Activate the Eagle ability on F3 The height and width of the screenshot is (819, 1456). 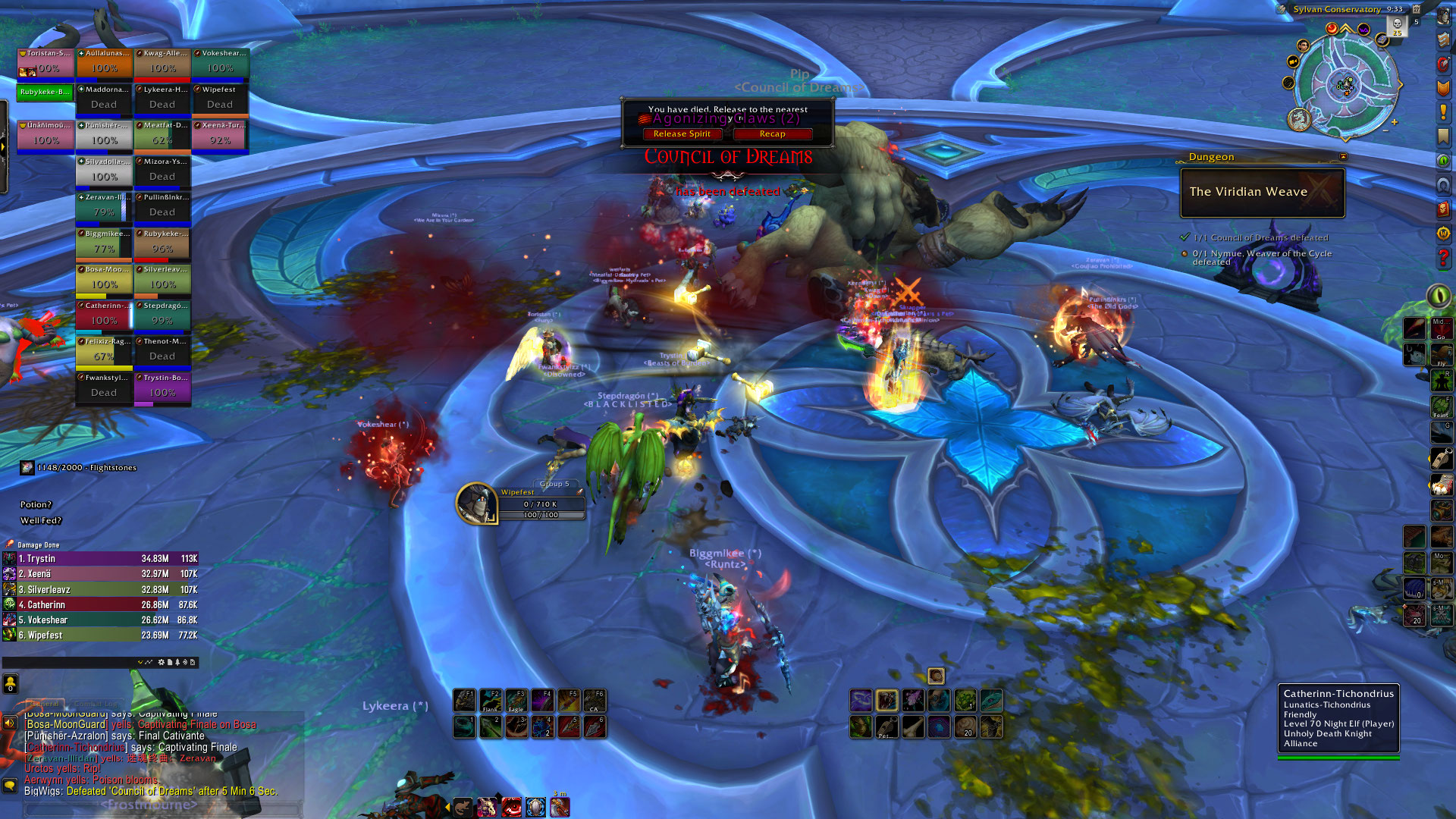[x=516, y=700]
